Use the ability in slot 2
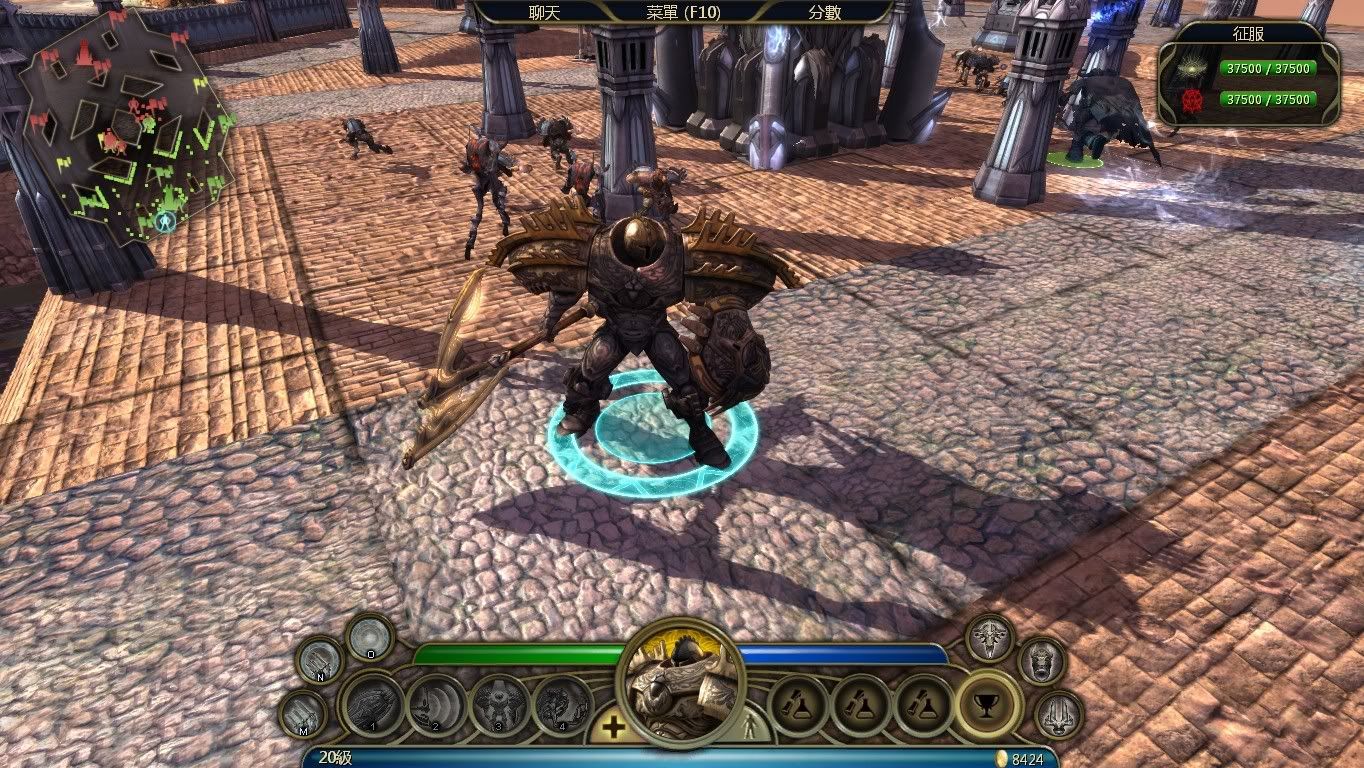Viewport: 1364px width, 768px height. pyautogui.click(x=437, y=705)
